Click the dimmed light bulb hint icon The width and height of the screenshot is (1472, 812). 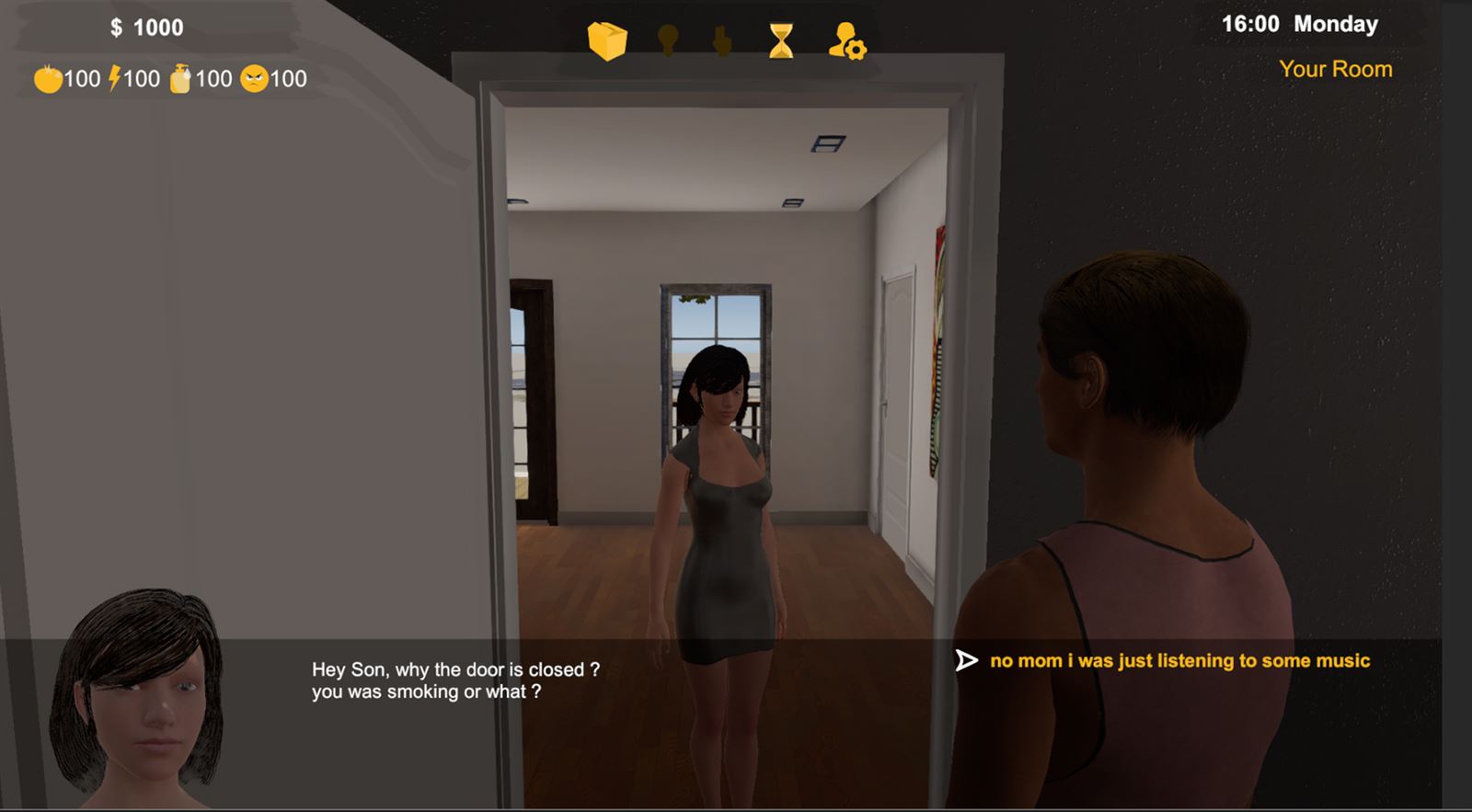pyautogui.click(x=668, y=40)
